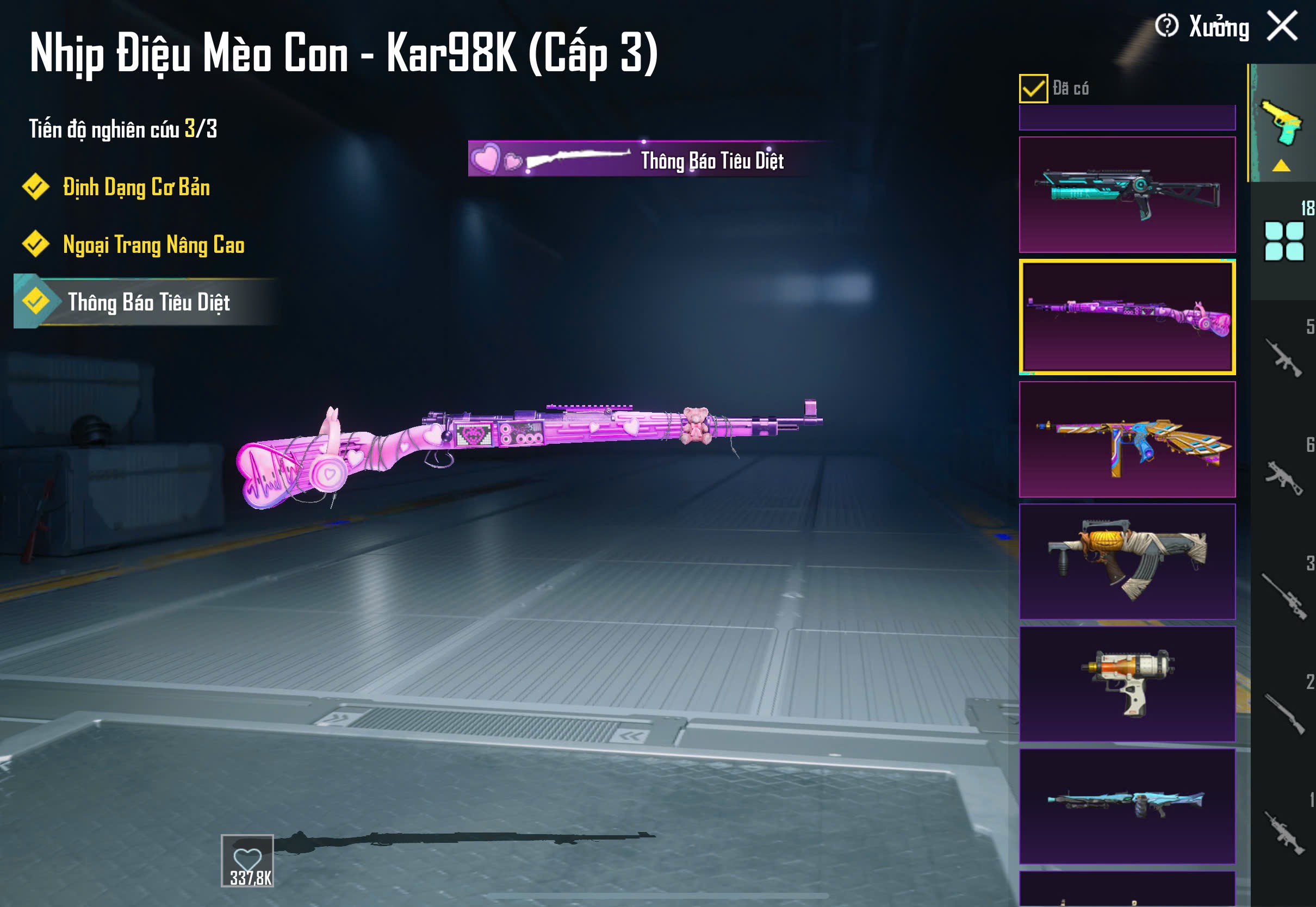This screenshot has width=1316, height=907.
Task: Switch to the light machine gun category
Action: click(x=1283, y=833)
